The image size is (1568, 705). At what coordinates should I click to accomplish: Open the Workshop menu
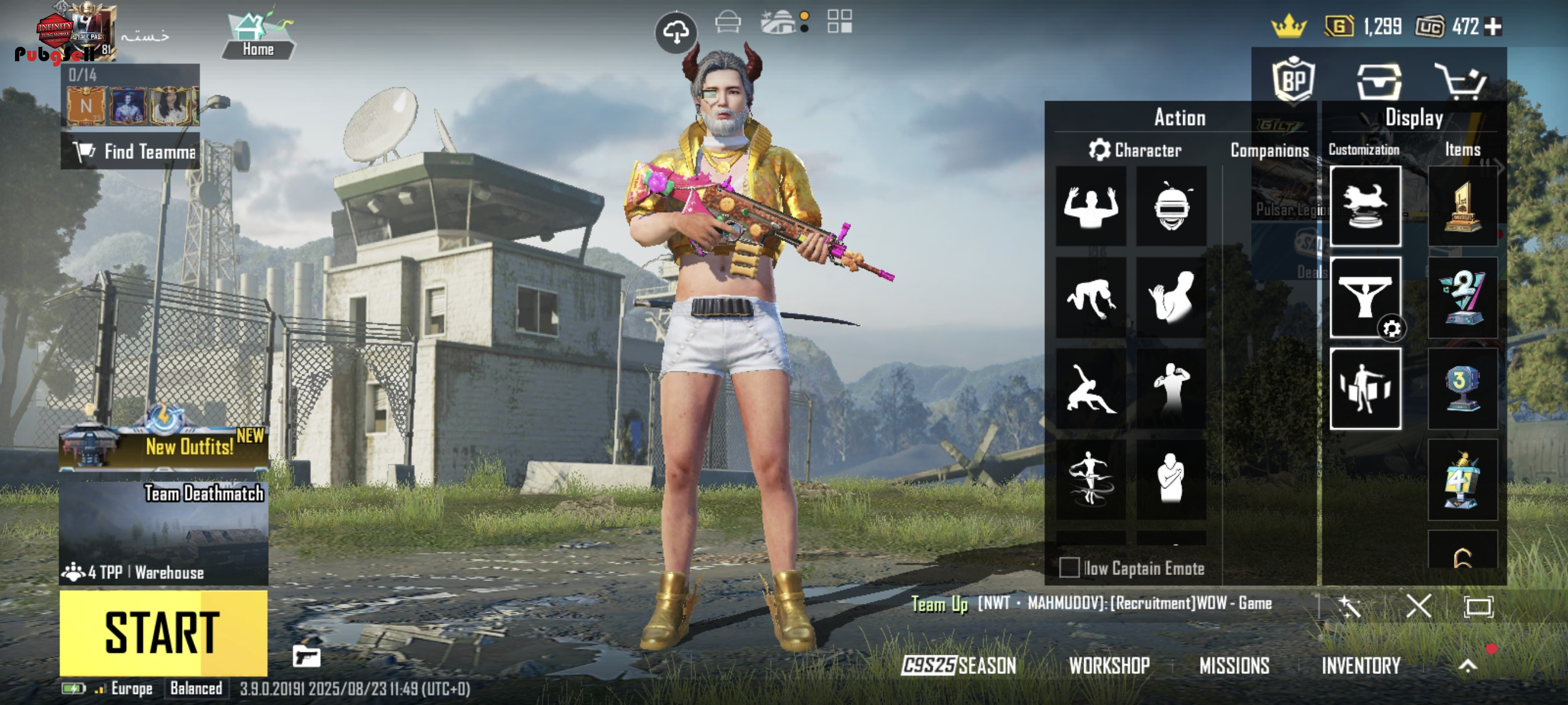(x=1109, y=666)
